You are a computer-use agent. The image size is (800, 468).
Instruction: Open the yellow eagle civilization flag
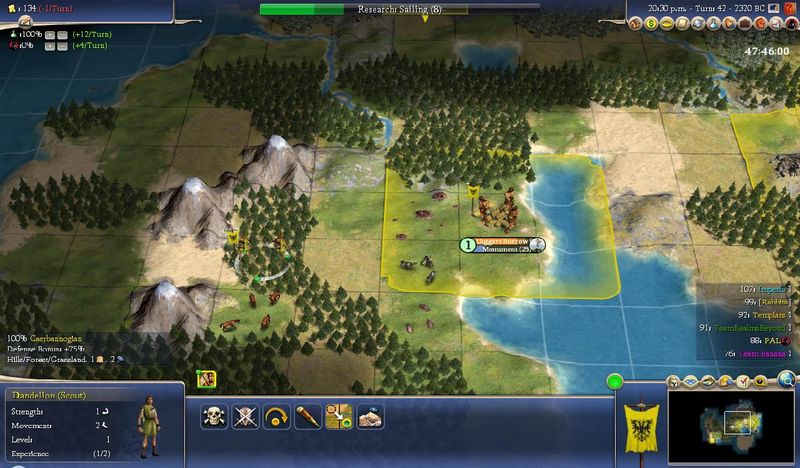pos(641,422)
